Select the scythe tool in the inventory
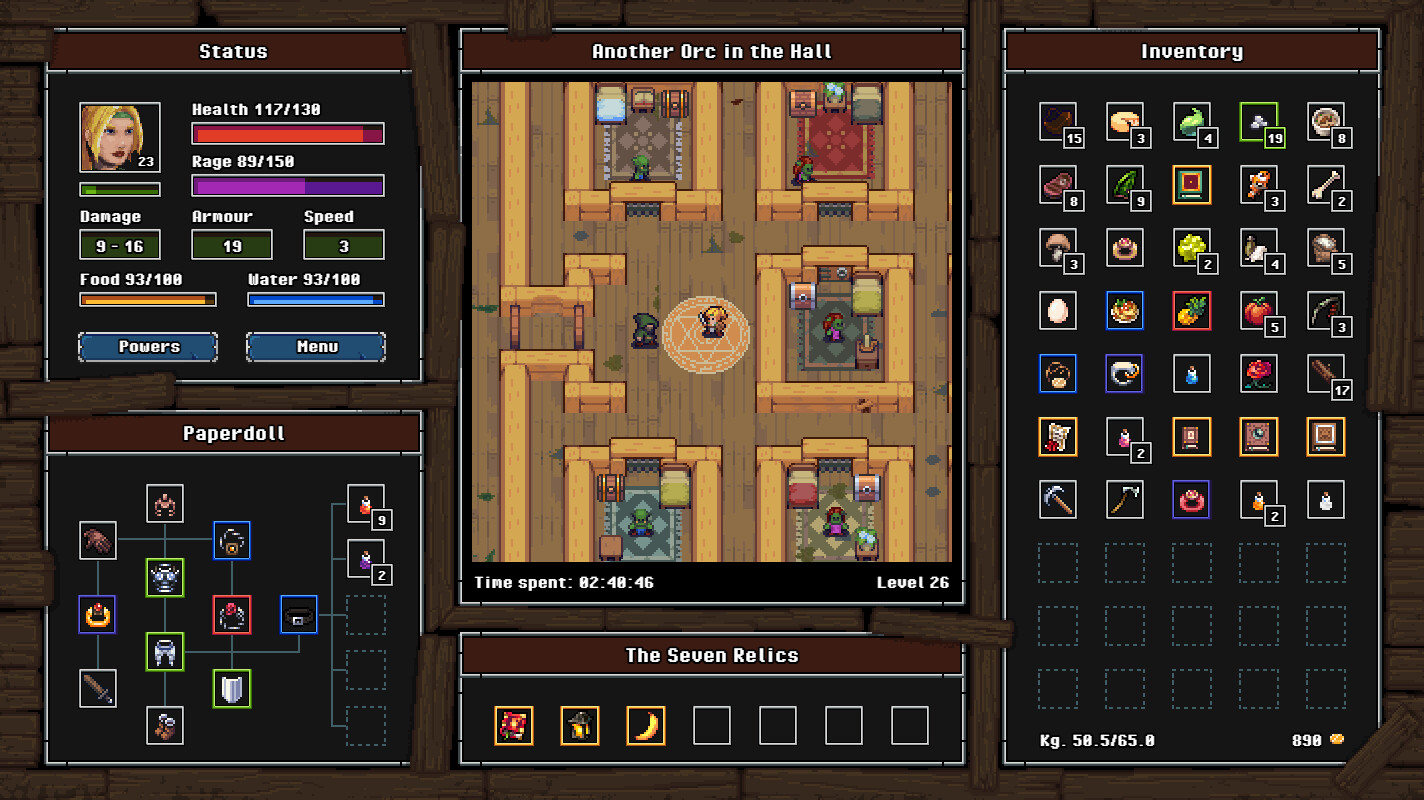Viewport: 1424px width, 800px height. tap(1124, 500)
